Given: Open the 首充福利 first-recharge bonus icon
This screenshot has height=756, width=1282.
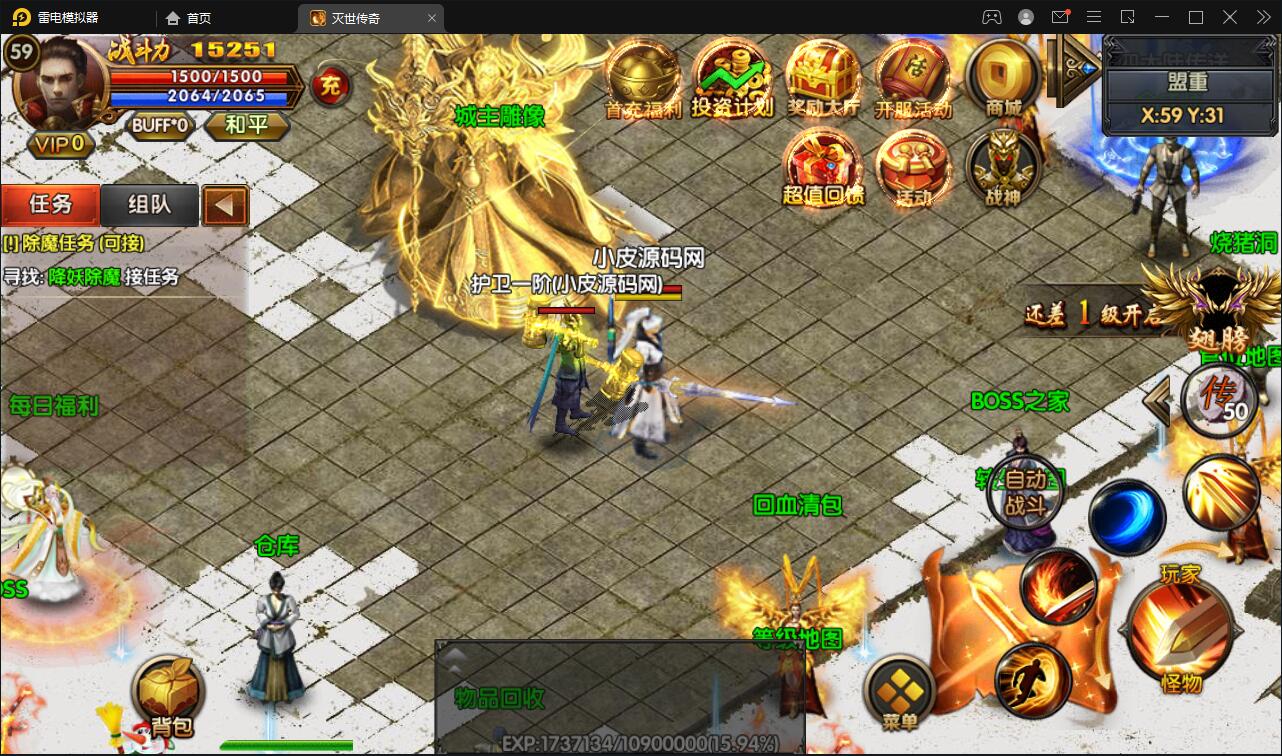Looking at the screenshot, I should tap(643, 77).
